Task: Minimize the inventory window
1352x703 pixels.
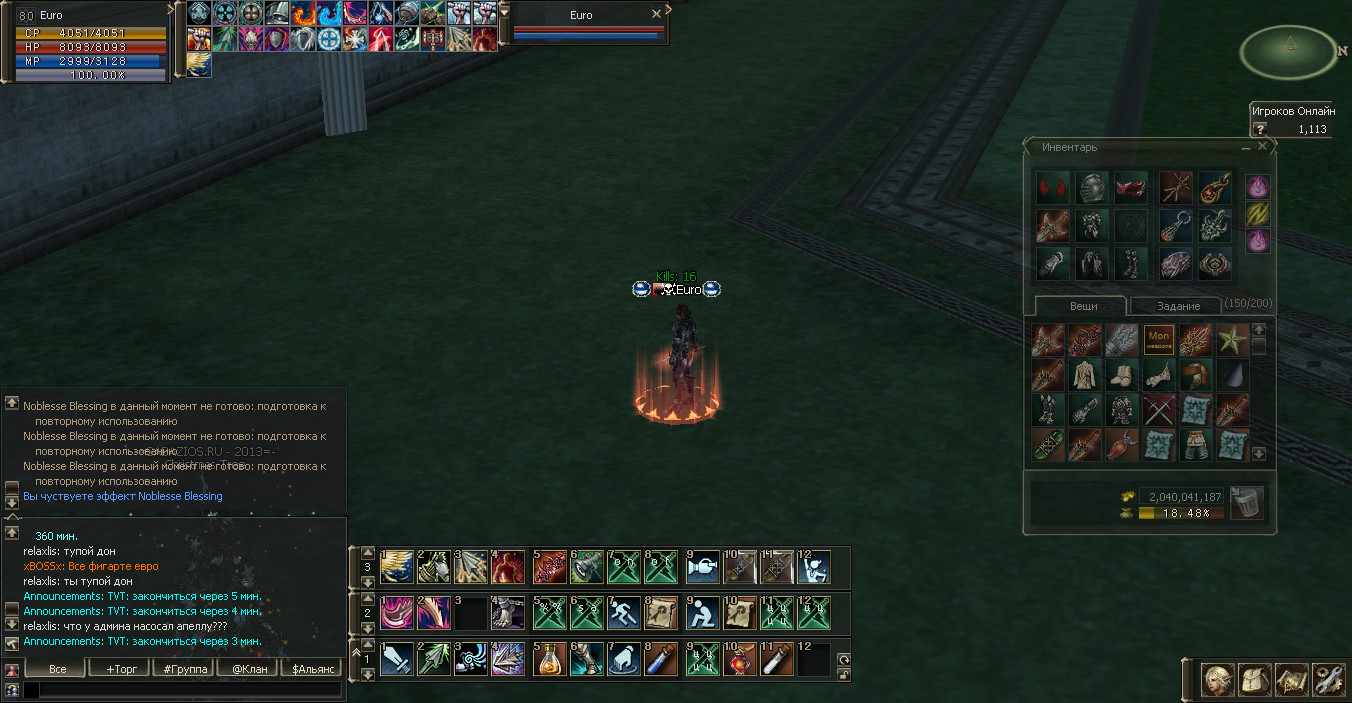Action: 1246,147
